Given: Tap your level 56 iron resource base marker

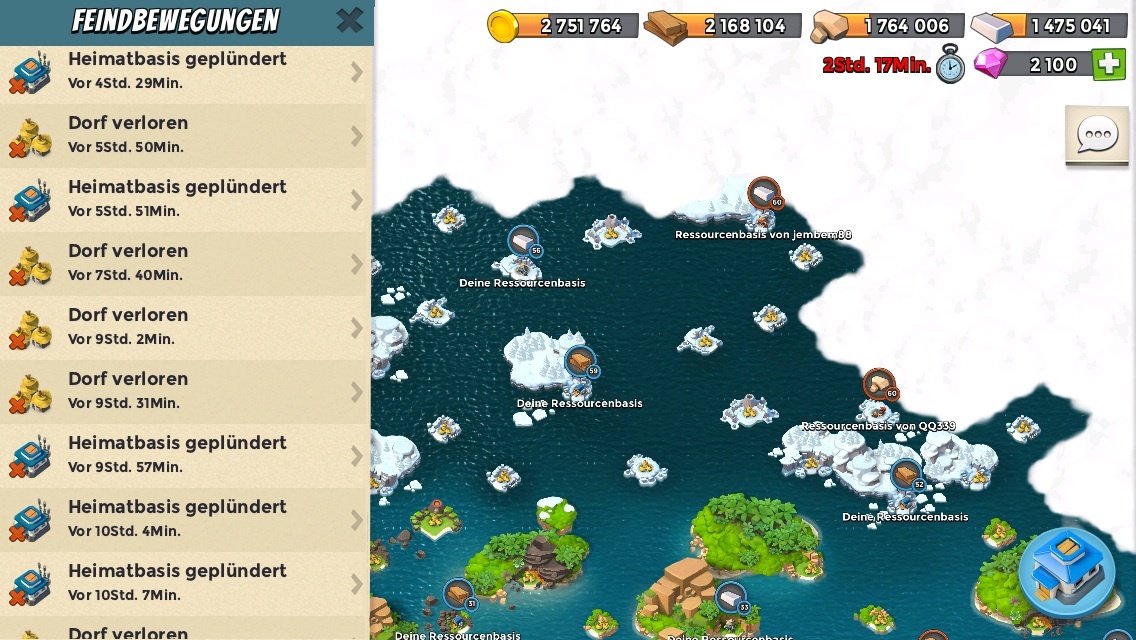Looking at the screenshot, I should click(523, 242).
